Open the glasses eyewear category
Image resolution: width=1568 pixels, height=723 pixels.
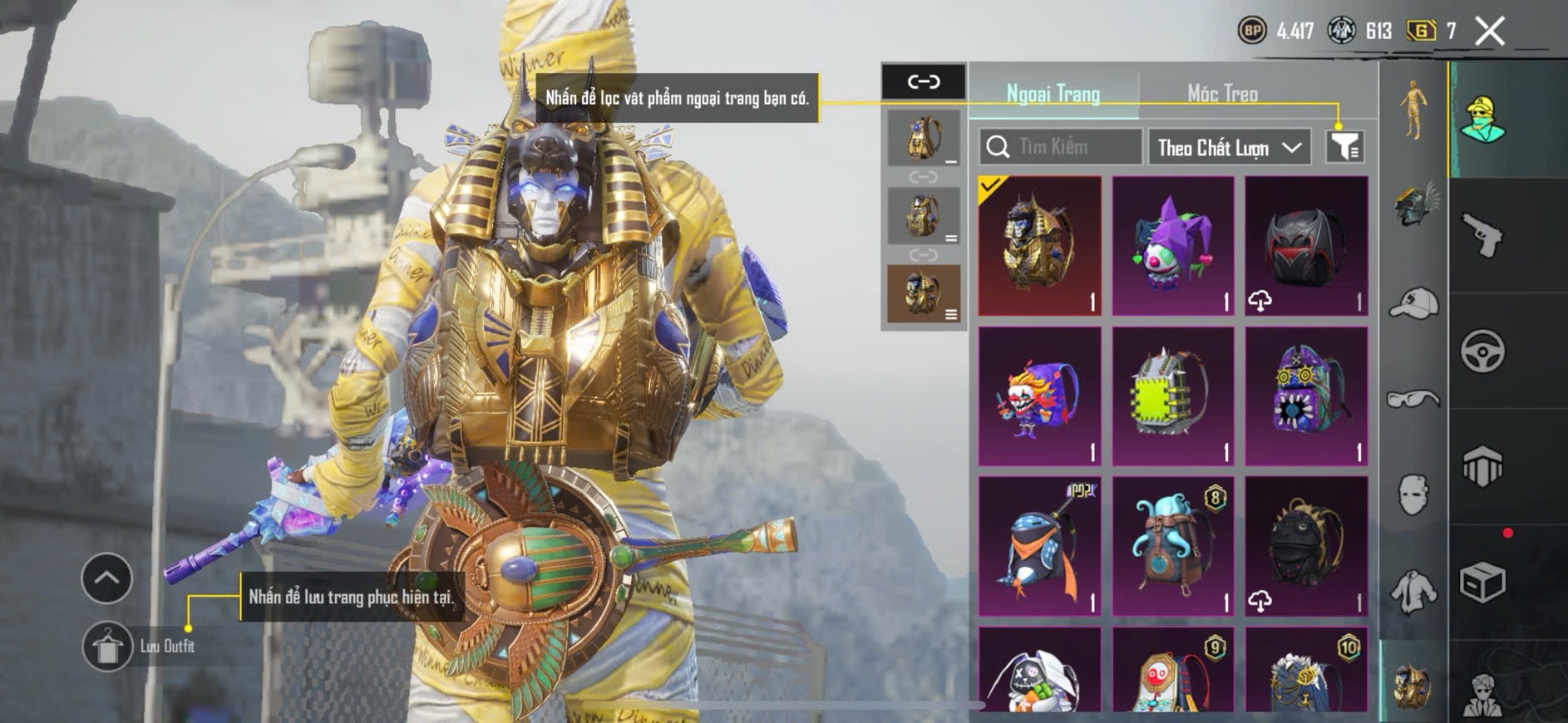[x=1413, y=399]
